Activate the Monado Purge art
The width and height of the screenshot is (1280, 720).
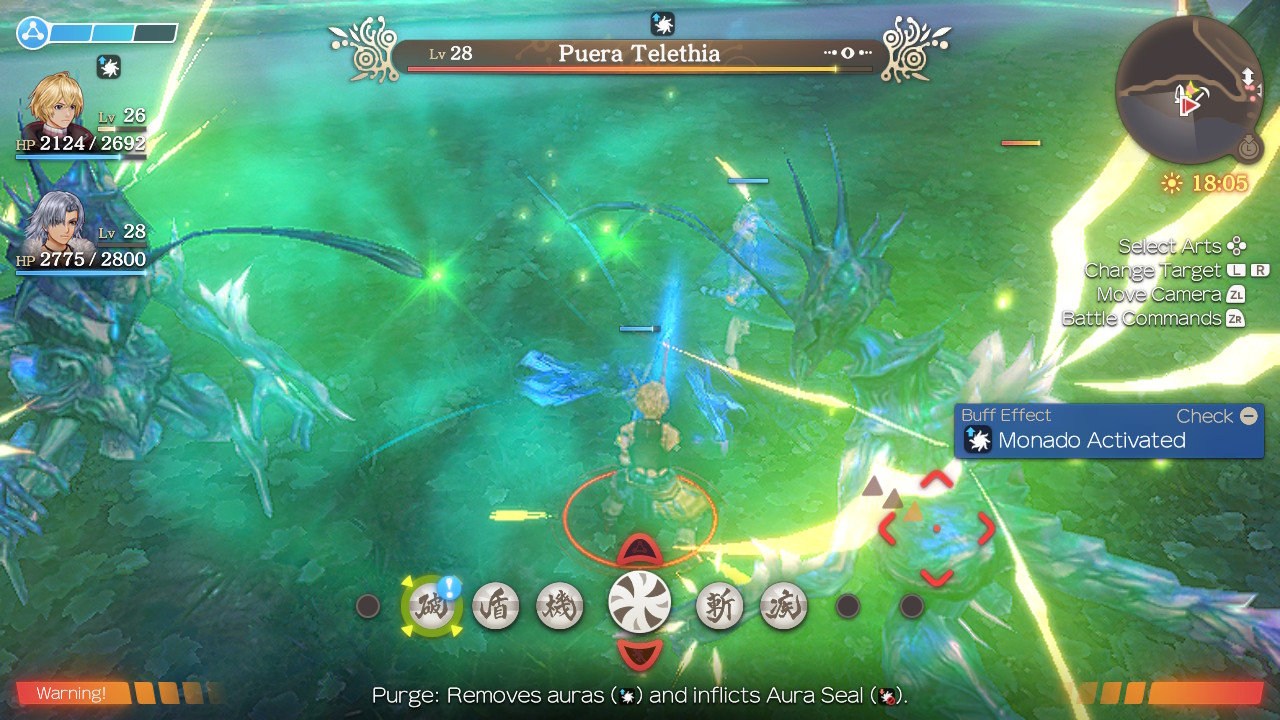[432, 607]
